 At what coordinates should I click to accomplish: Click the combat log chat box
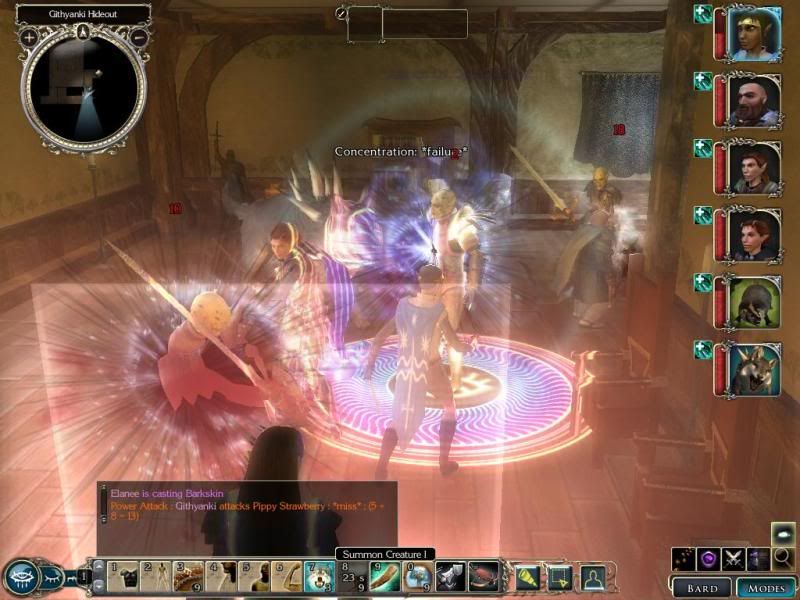tap(247, 512)
